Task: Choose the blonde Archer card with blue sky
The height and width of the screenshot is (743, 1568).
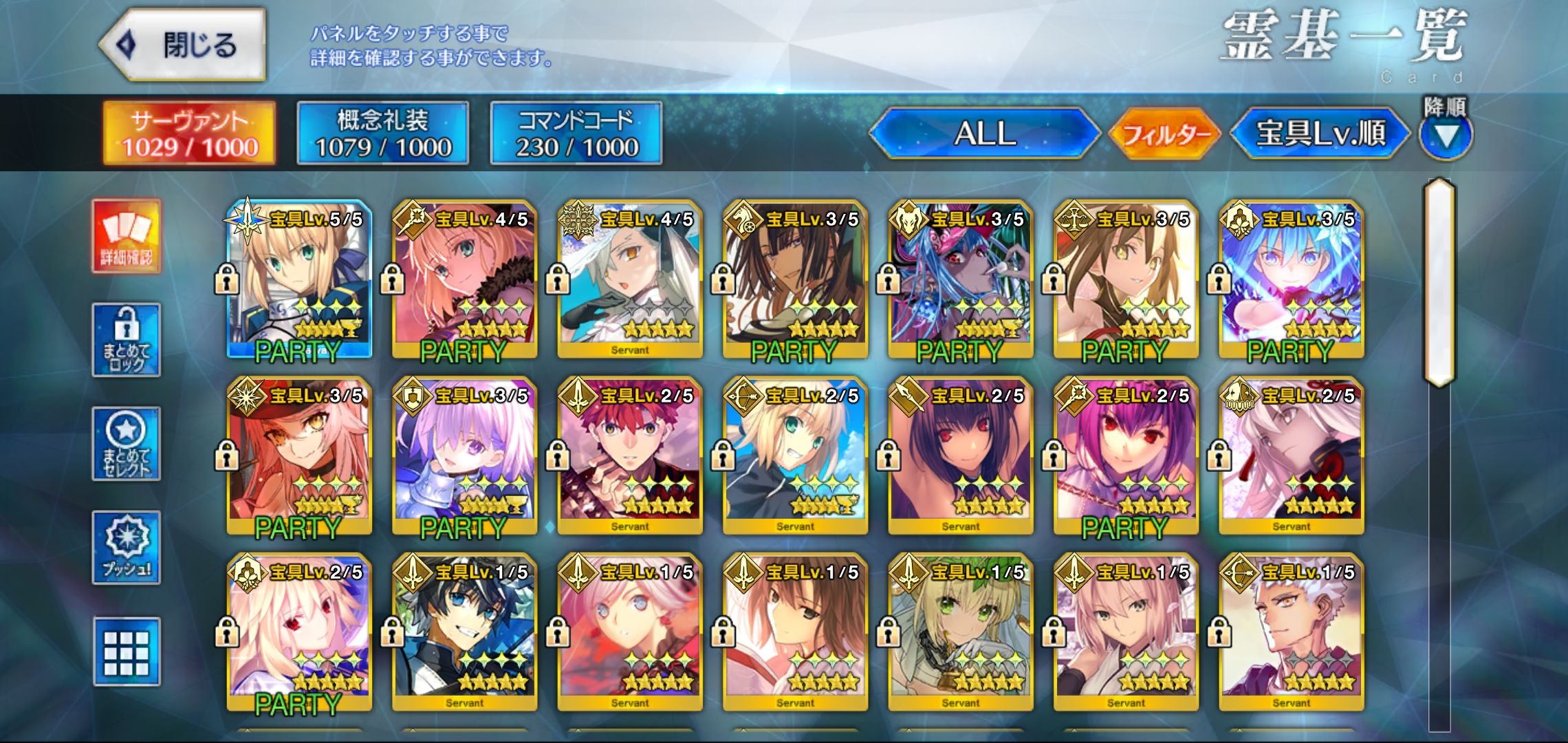Action: point(795,455)
